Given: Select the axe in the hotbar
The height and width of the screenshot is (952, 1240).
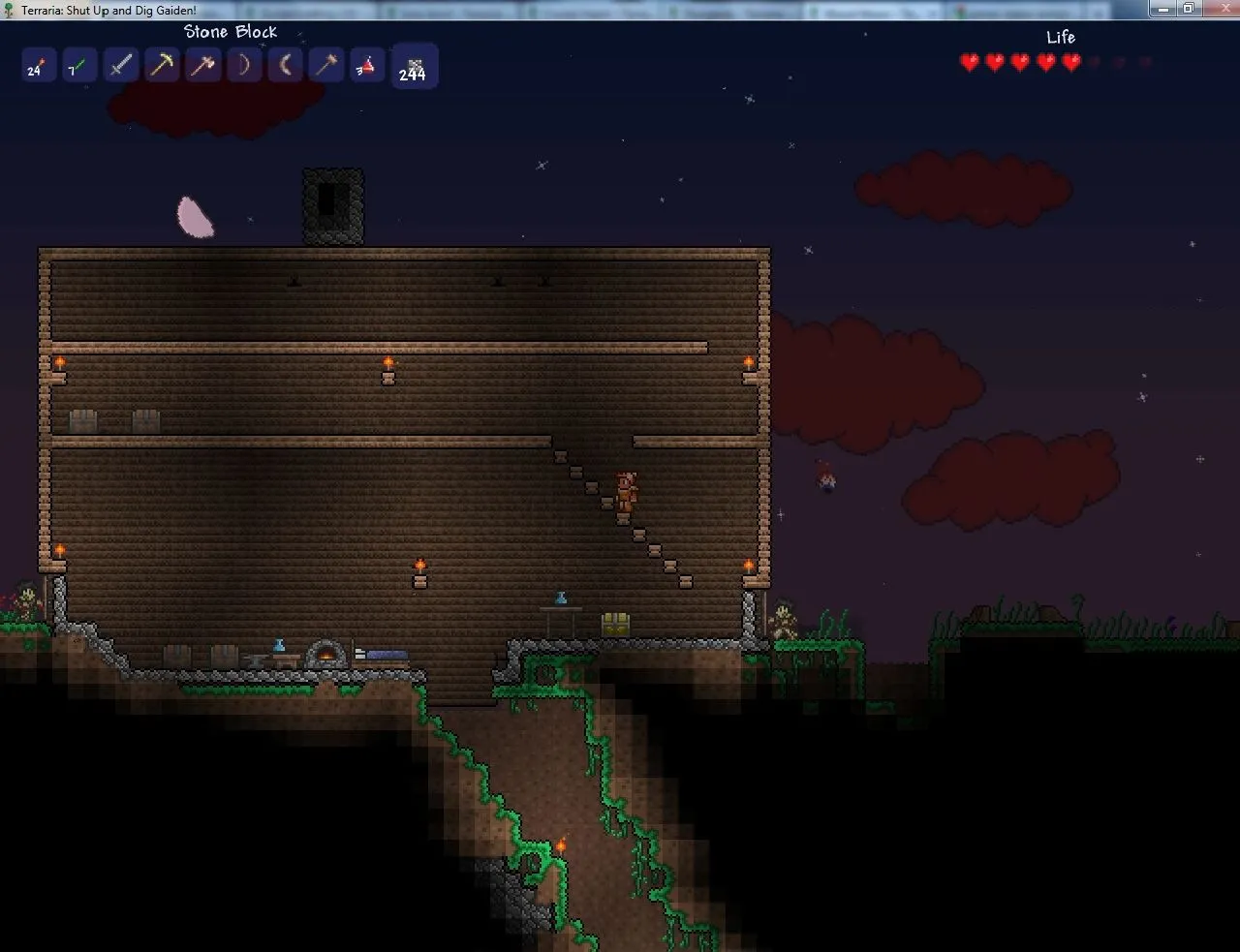Looking at the screenshot, I should 203,67.
